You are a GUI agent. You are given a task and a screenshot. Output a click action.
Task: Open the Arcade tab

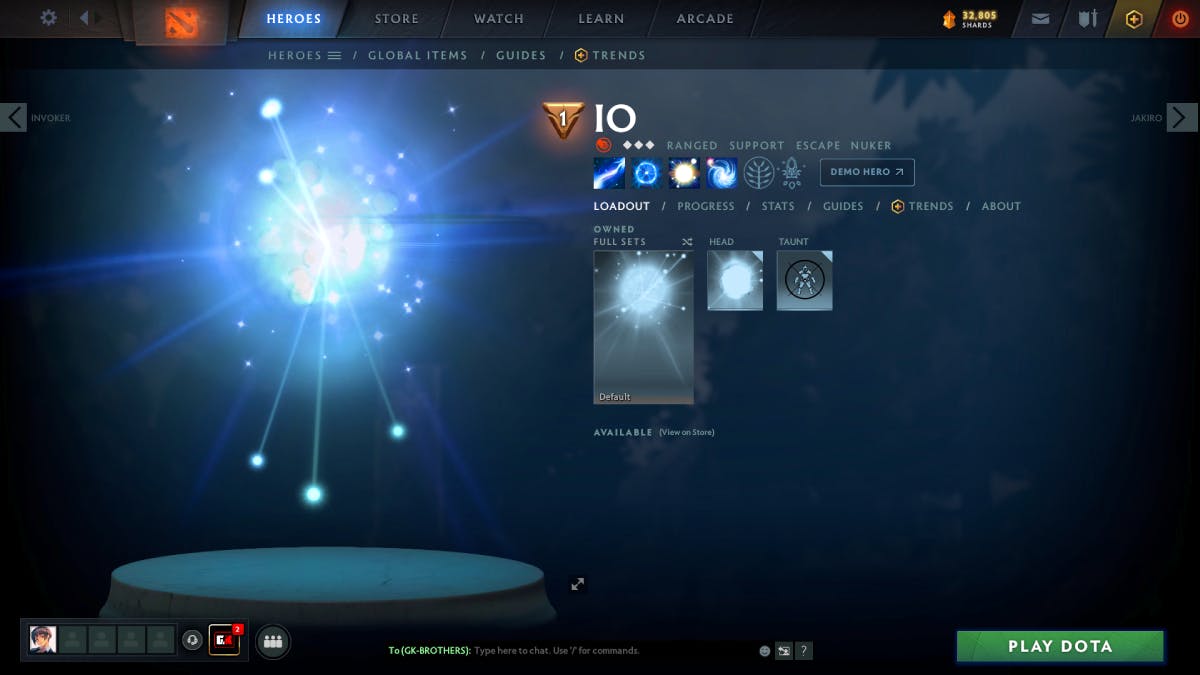click(x=705, y=19)
